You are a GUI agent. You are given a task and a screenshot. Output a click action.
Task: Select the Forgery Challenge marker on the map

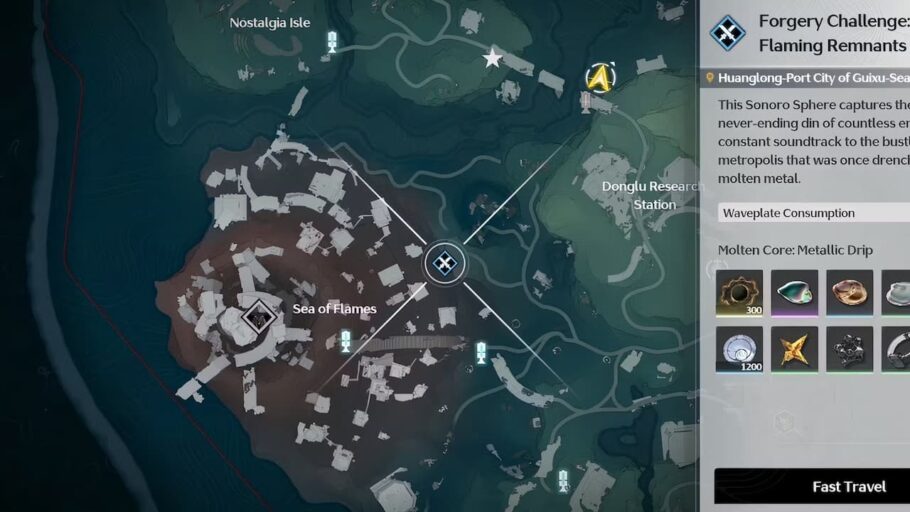point(444,263)
